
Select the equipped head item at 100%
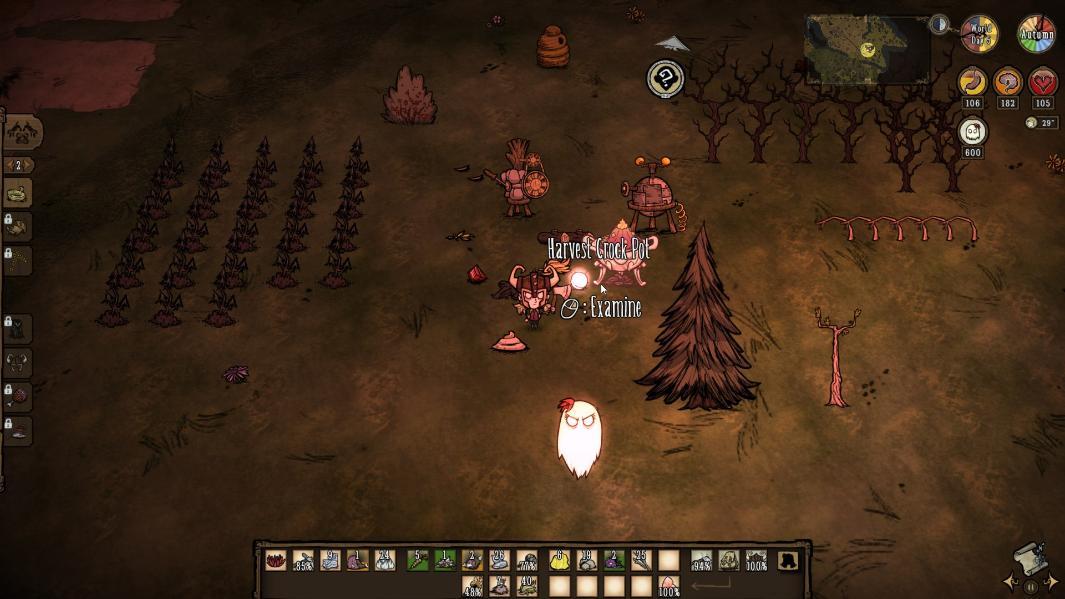tap(756, 562)
